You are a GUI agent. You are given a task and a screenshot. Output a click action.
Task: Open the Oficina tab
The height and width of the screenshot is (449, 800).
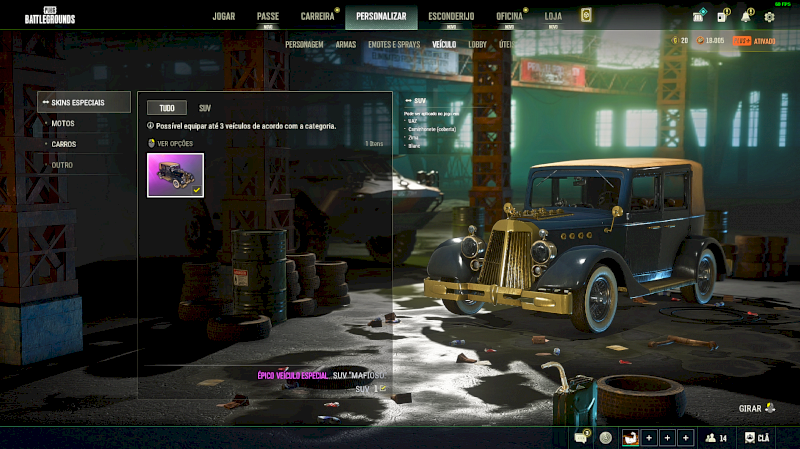tap(509, 16)
